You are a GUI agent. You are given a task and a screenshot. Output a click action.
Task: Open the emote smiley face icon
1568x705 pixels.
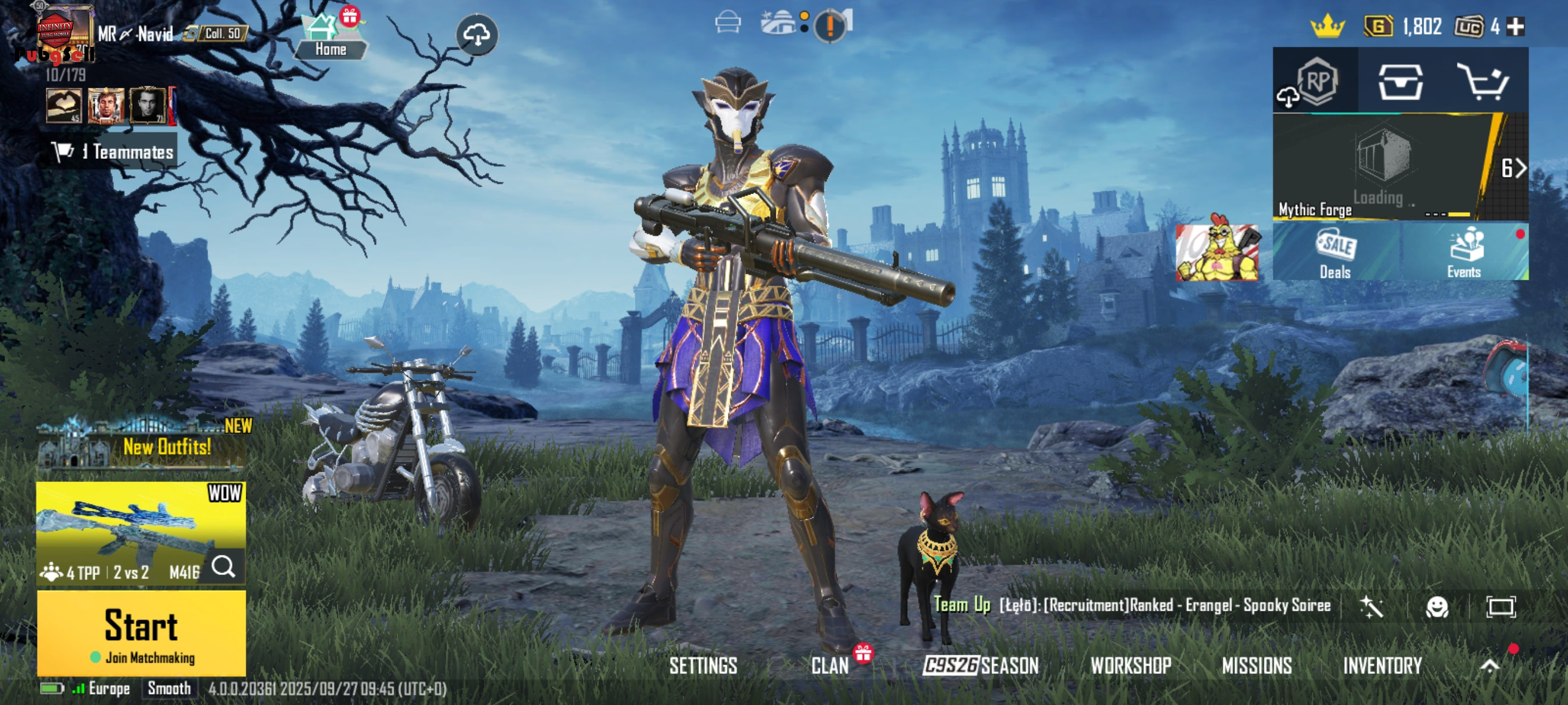(1437, 606)
